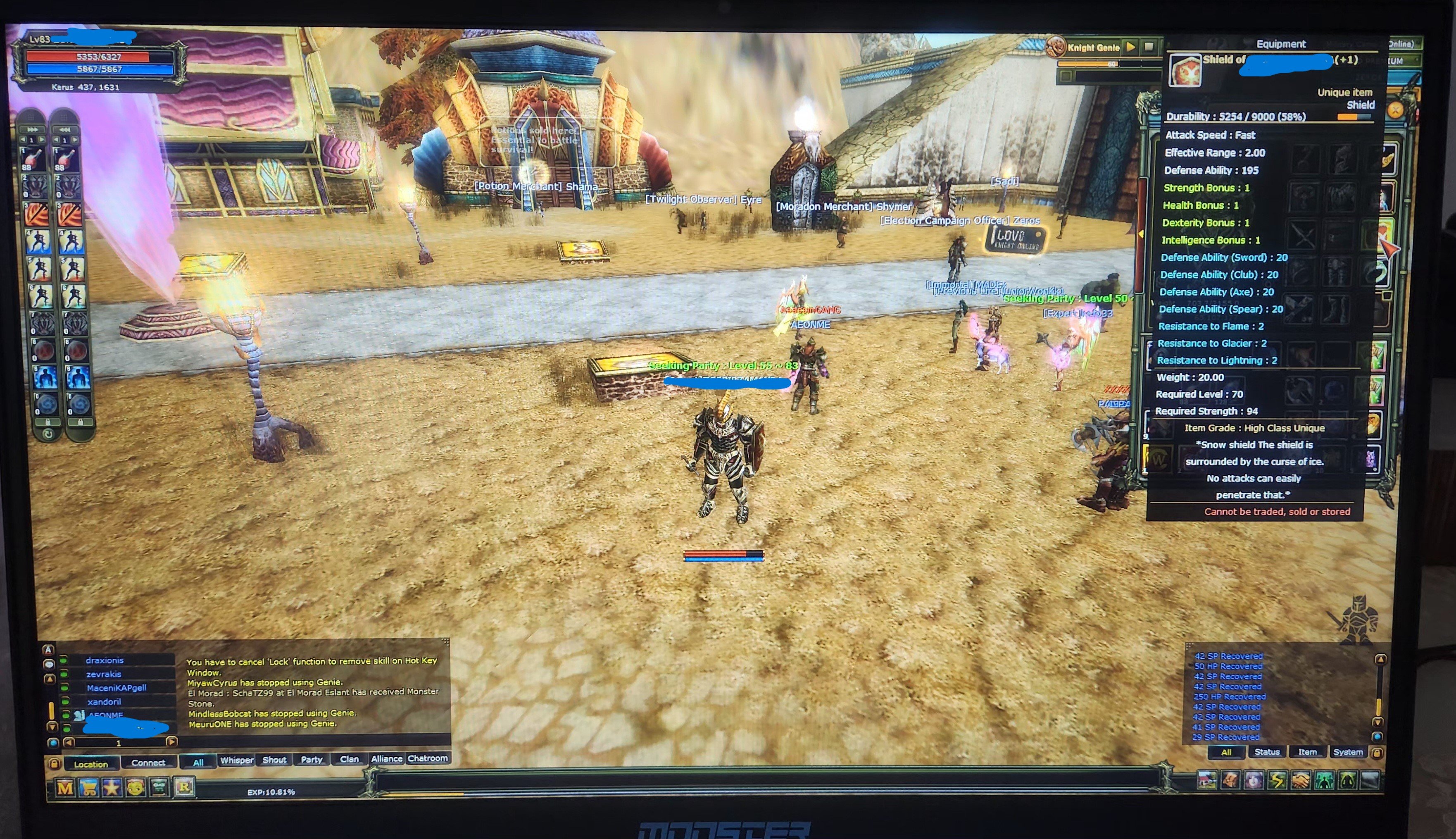
Task: Switch to the Whisper chat tab
Action: [237, 760]
